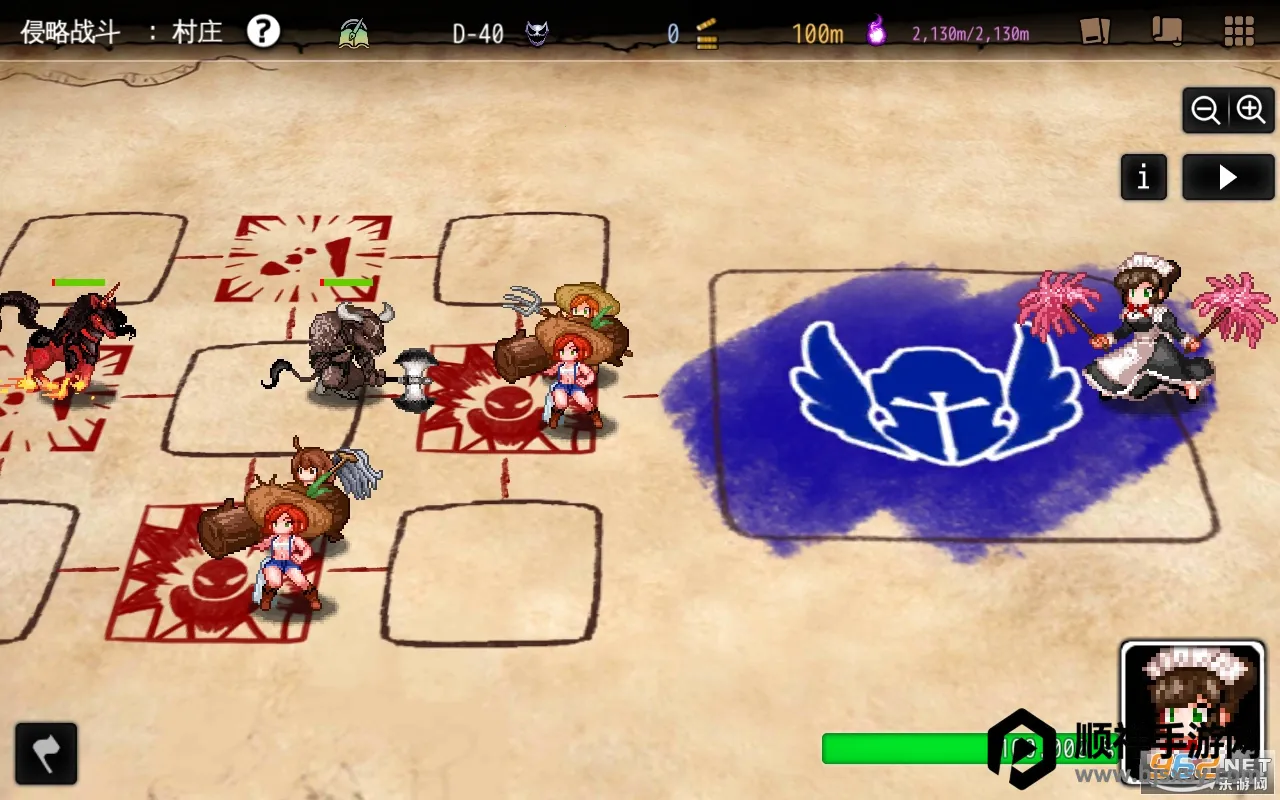This screenshot has width=1280, height=800.
Task: Click the green book and quill icon
Action: coord(354,33)
